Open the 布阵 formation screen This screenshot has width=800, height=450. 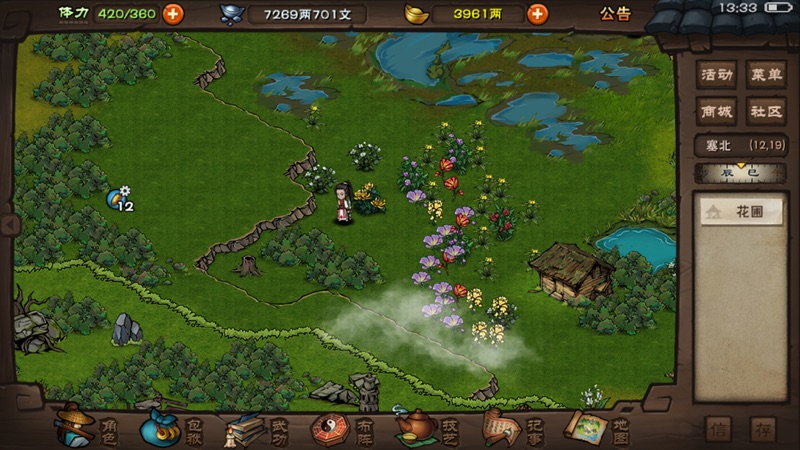coord(343,428)
